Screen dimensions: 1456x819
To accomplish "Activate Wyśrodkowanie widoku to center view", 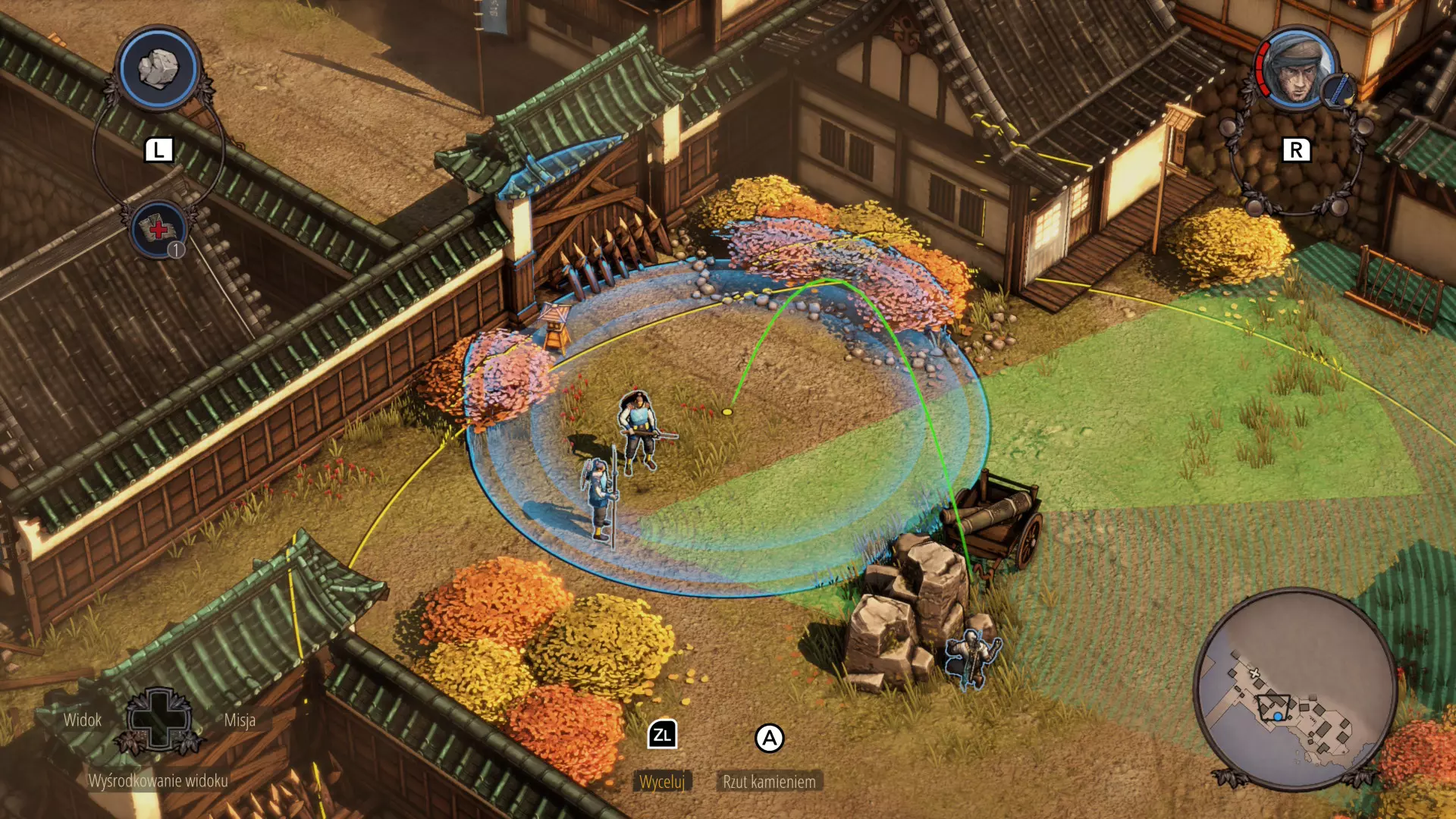I will (x=158, y=781).
